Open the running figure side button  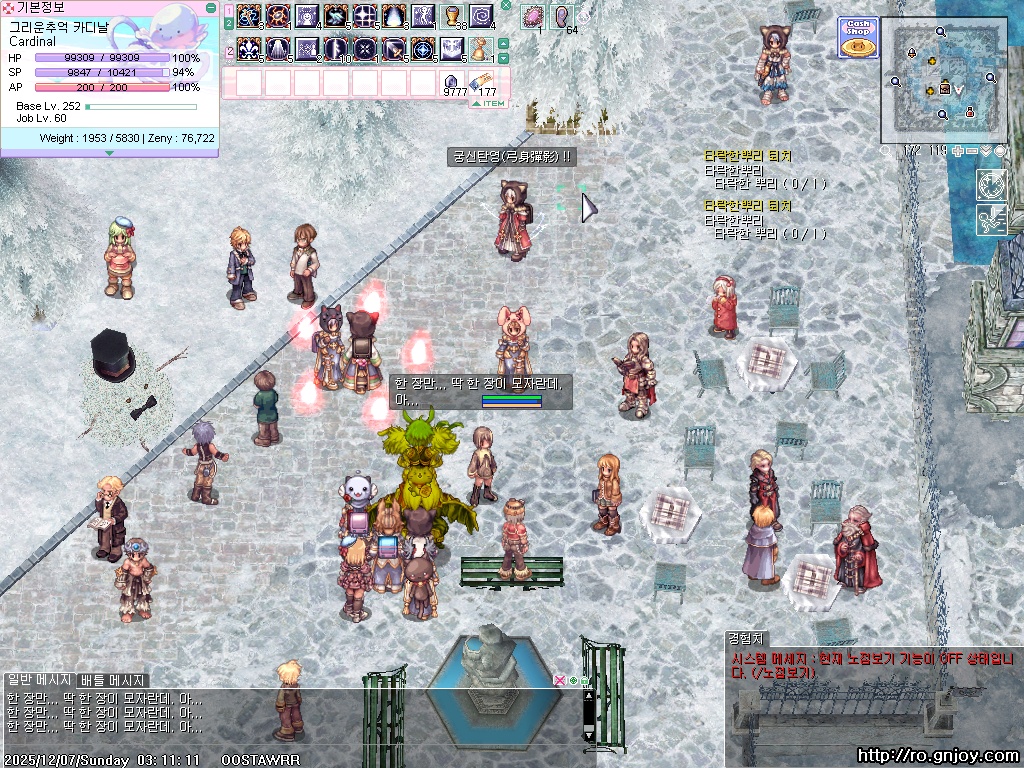point(991,221)
